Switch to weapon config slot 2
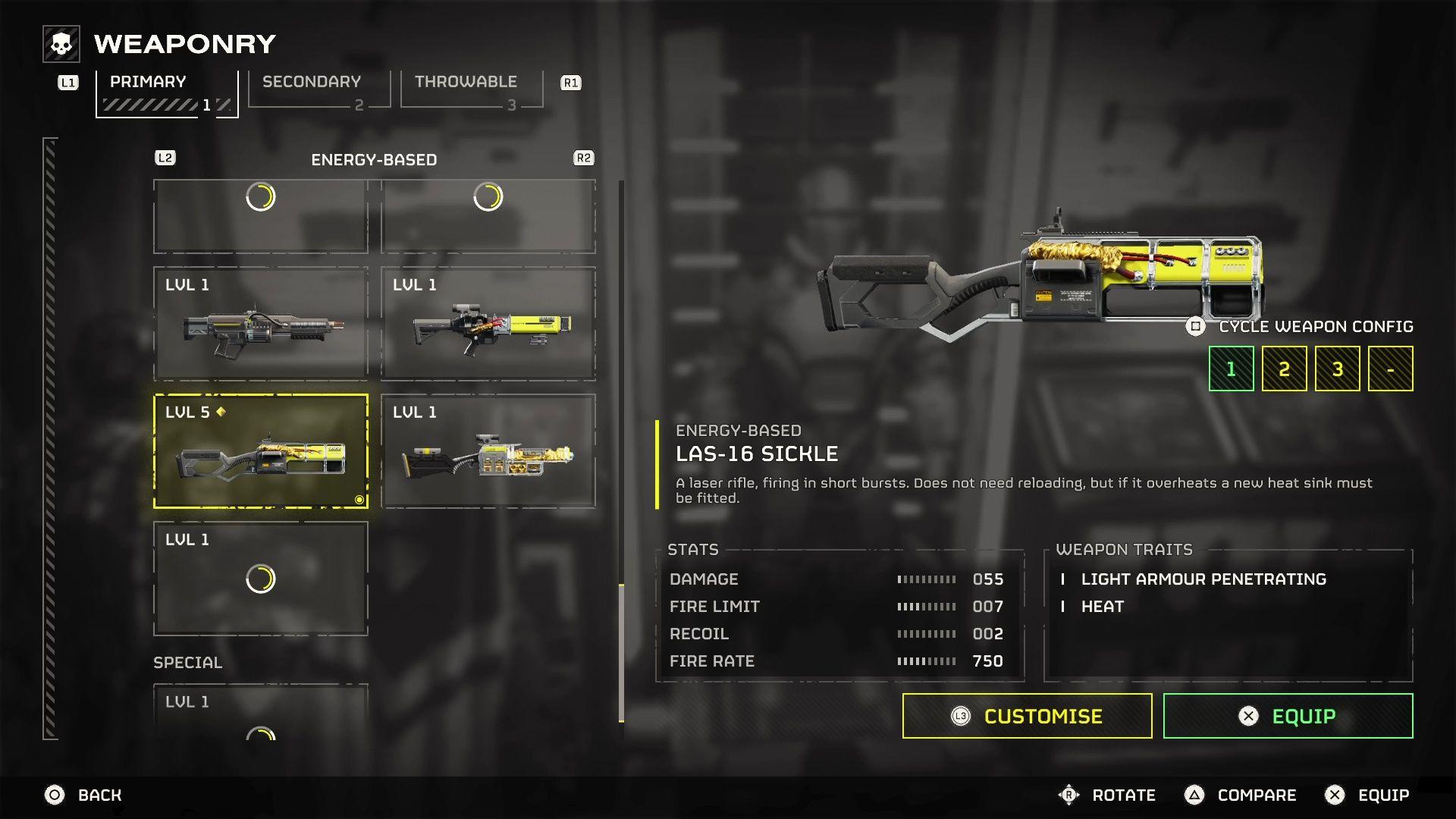 [x=1284, y=368]
